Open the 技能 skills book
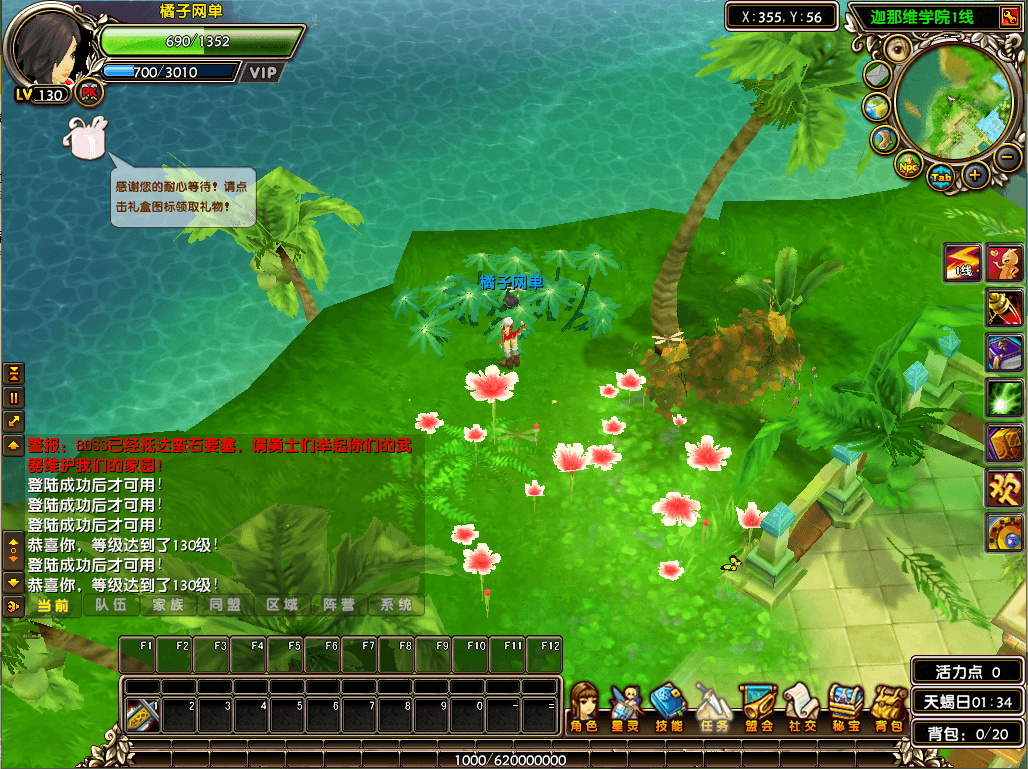This screenshot has width=1028, height=769. pyautogui.click(x=668, y=707)
